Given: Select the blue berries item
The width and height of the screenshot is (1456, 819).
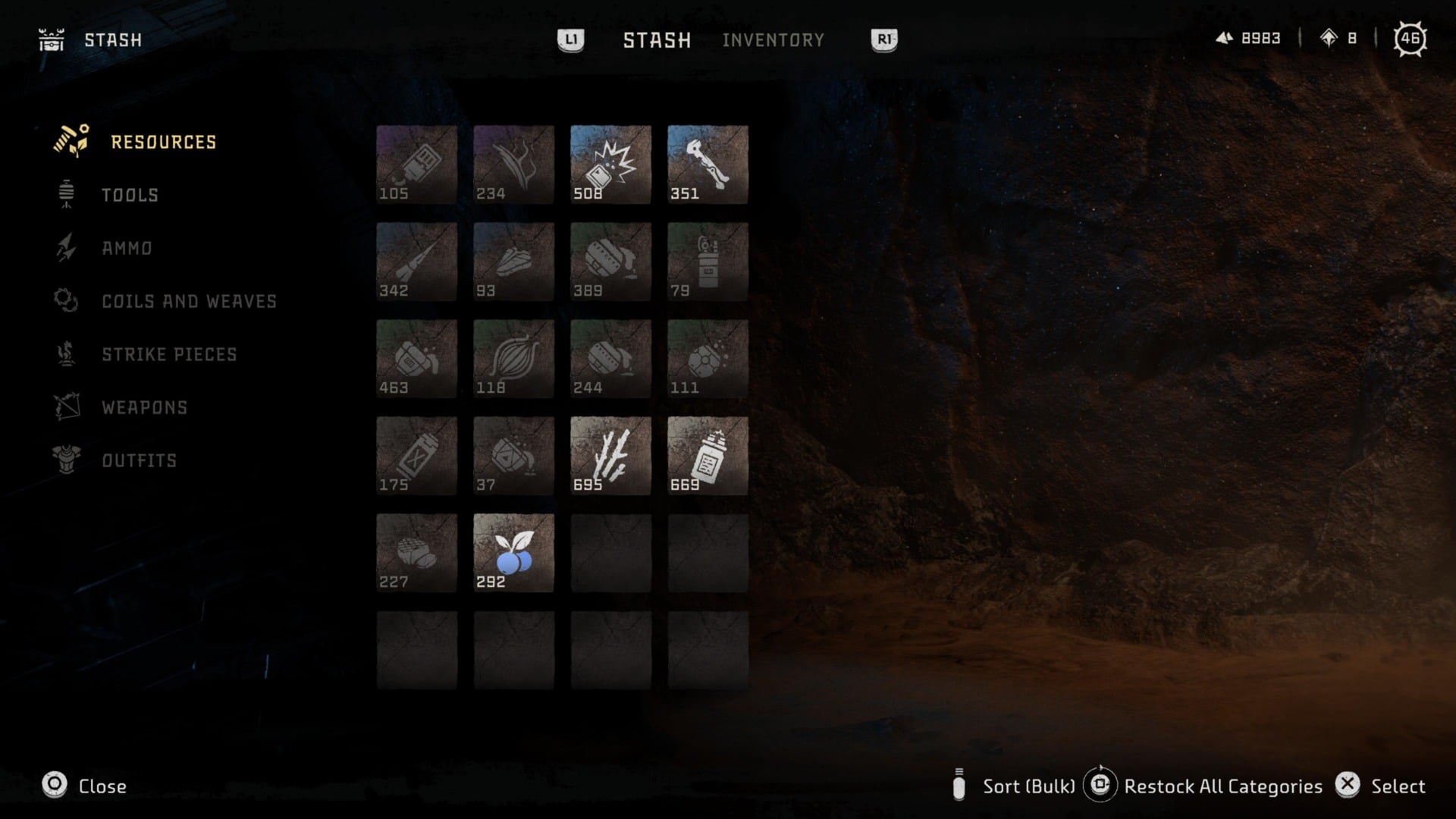Looking at the screenshot, I should point(513,552).
